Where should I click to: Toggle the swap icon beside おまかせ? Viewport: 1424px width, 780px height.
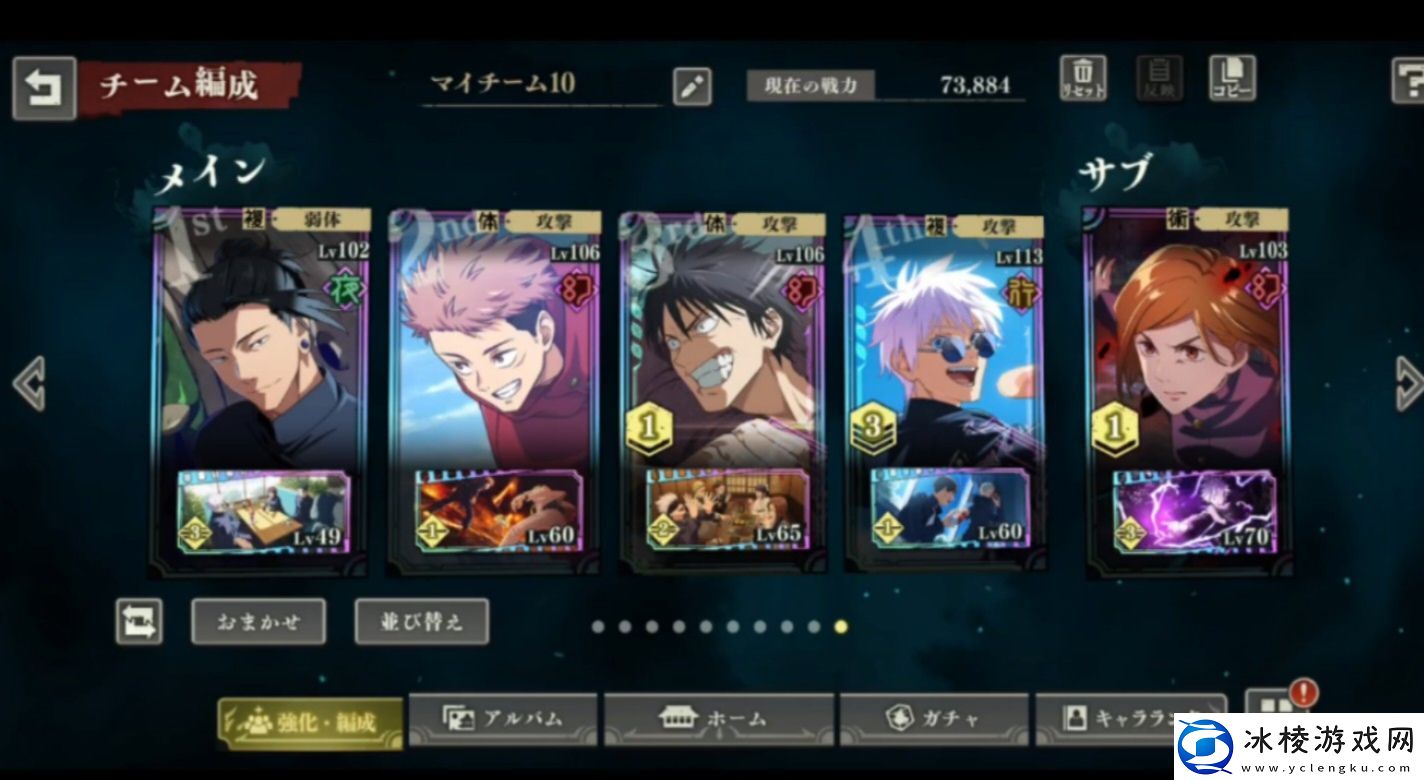click(139, 622)
